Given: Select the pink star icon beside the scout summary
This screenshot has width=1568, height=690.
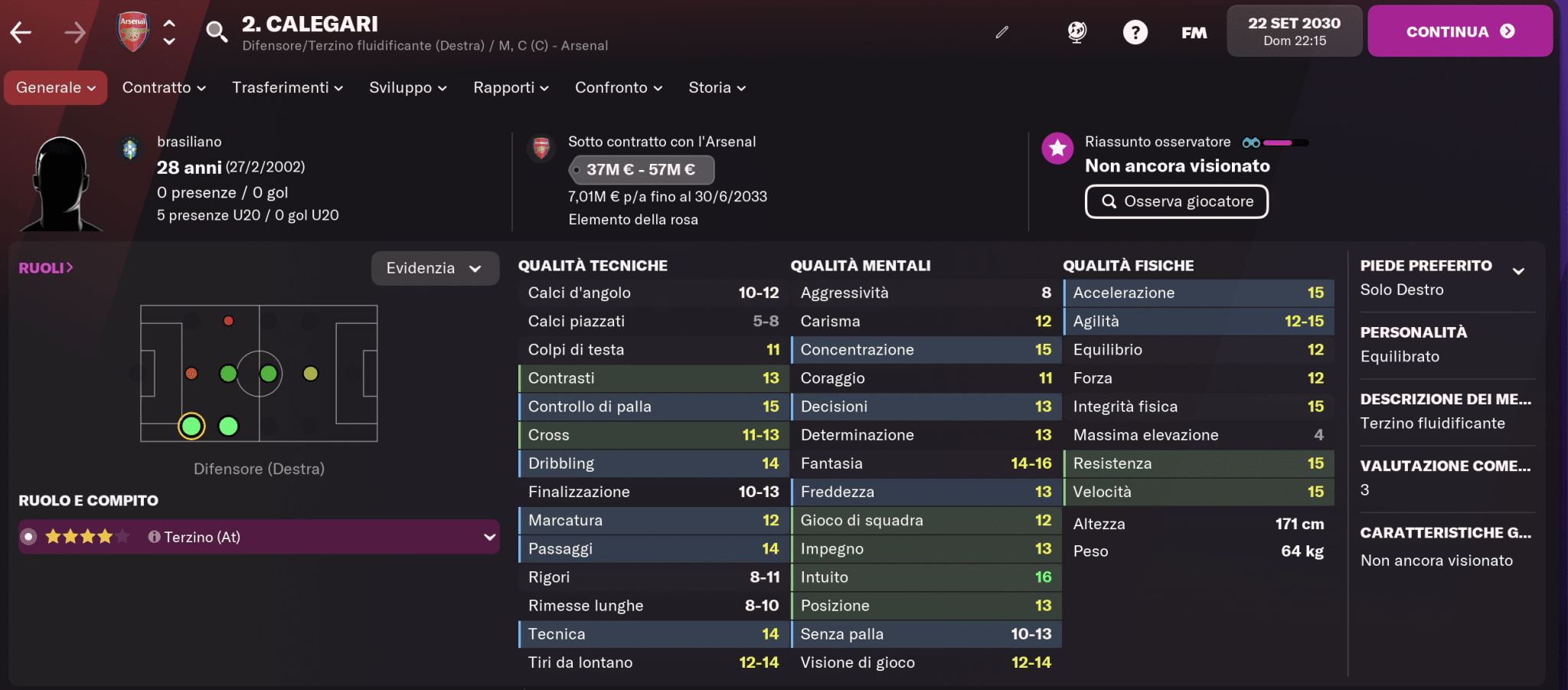Looking at the screenshot, I should coord(1057,148).
